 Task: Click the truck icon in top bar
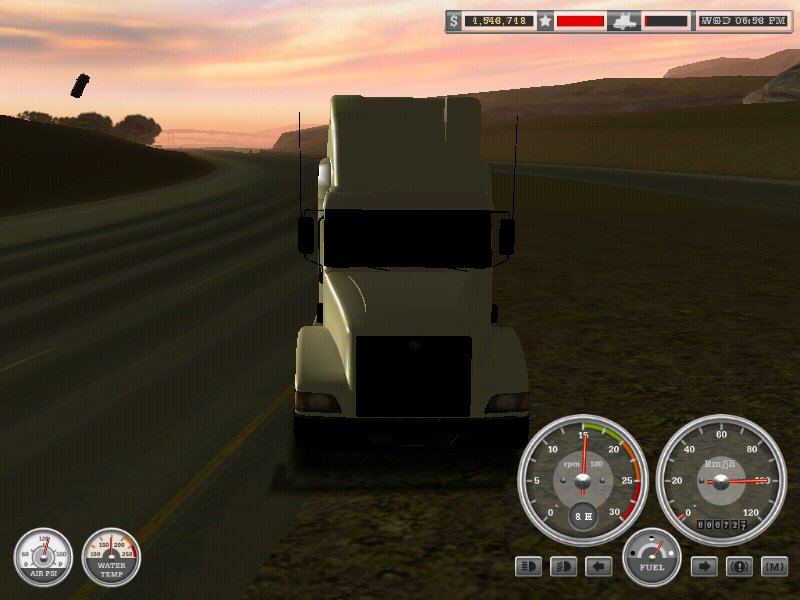tap(624, 20)
